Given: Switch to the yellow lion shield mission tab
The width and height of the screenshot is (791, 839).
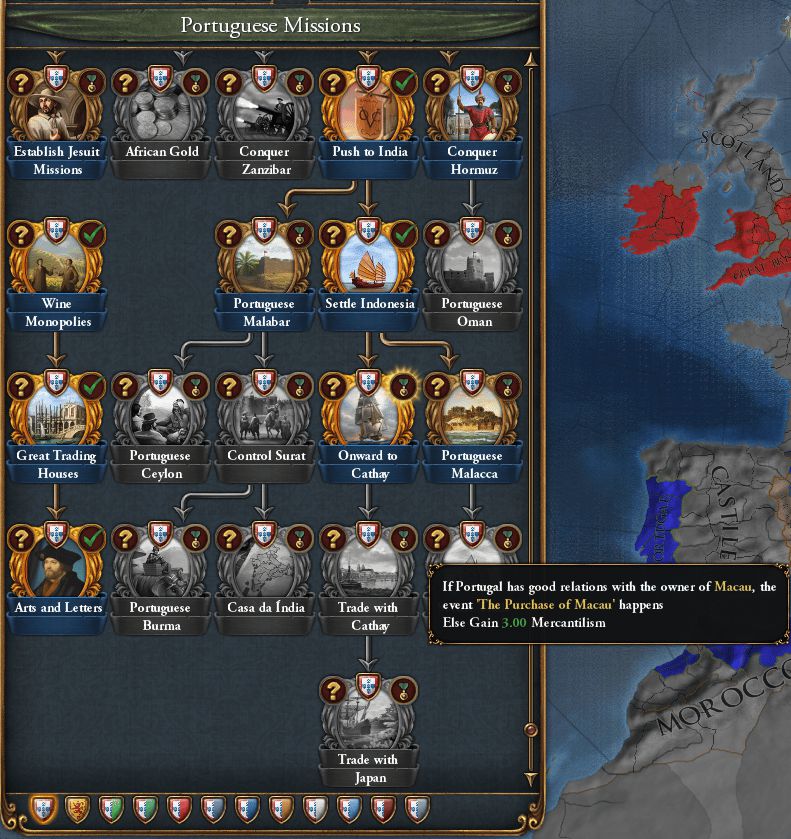Looking at the screenshot, I should [x=76, y=808].
